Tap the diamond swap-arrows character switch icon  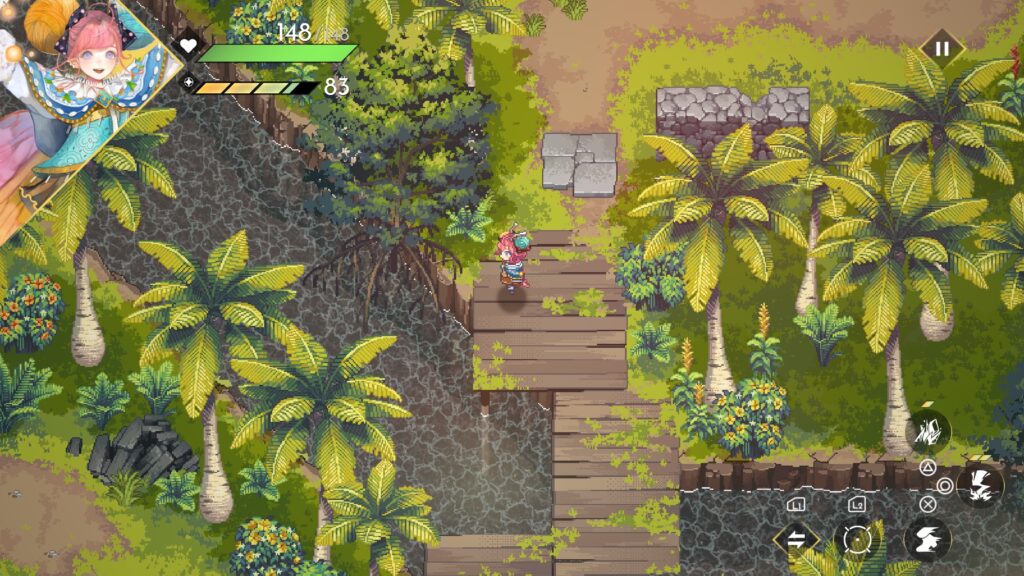point(797,540)
